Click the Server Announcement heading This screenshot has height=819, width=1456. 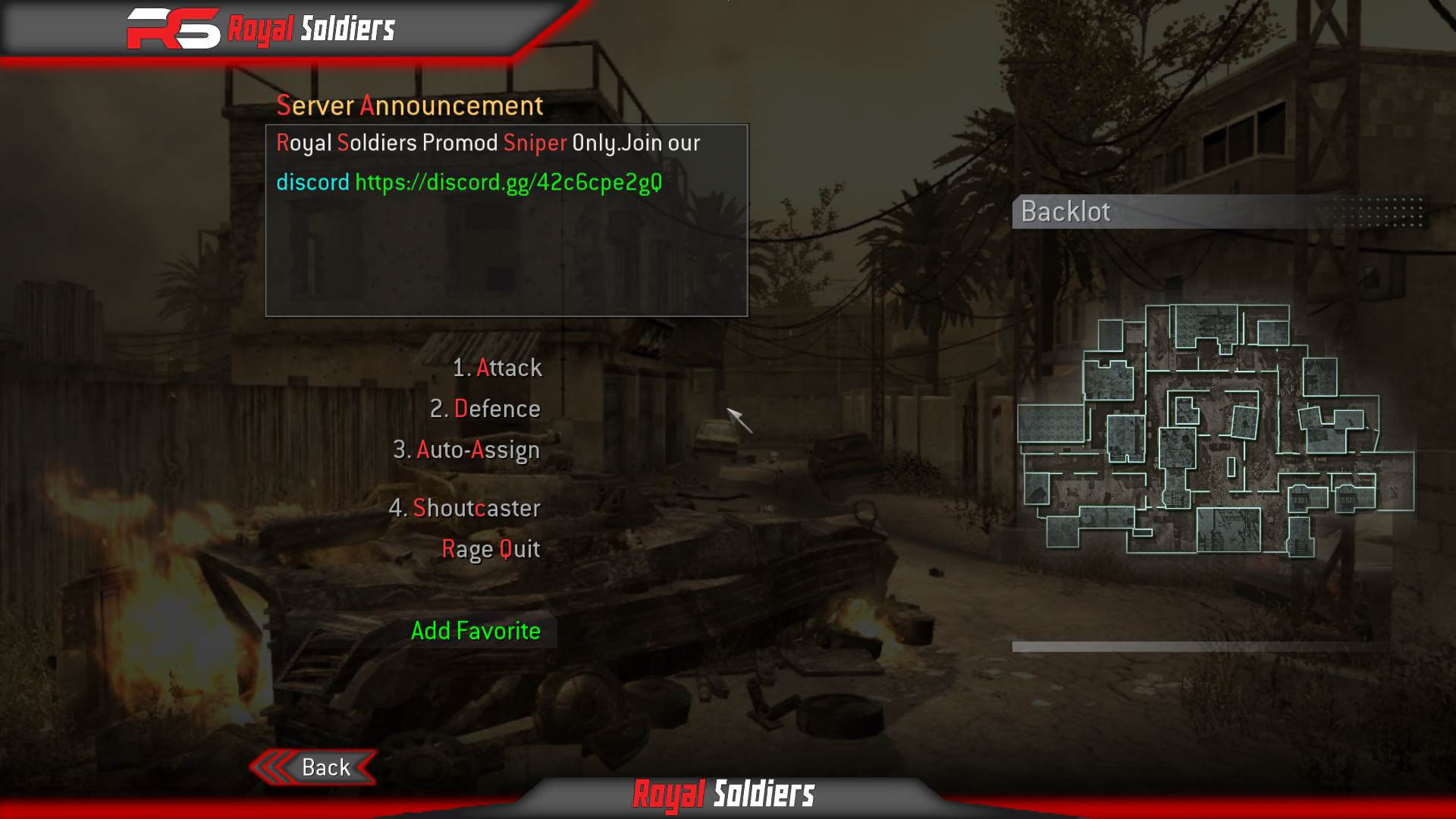(x=410, y=105)
